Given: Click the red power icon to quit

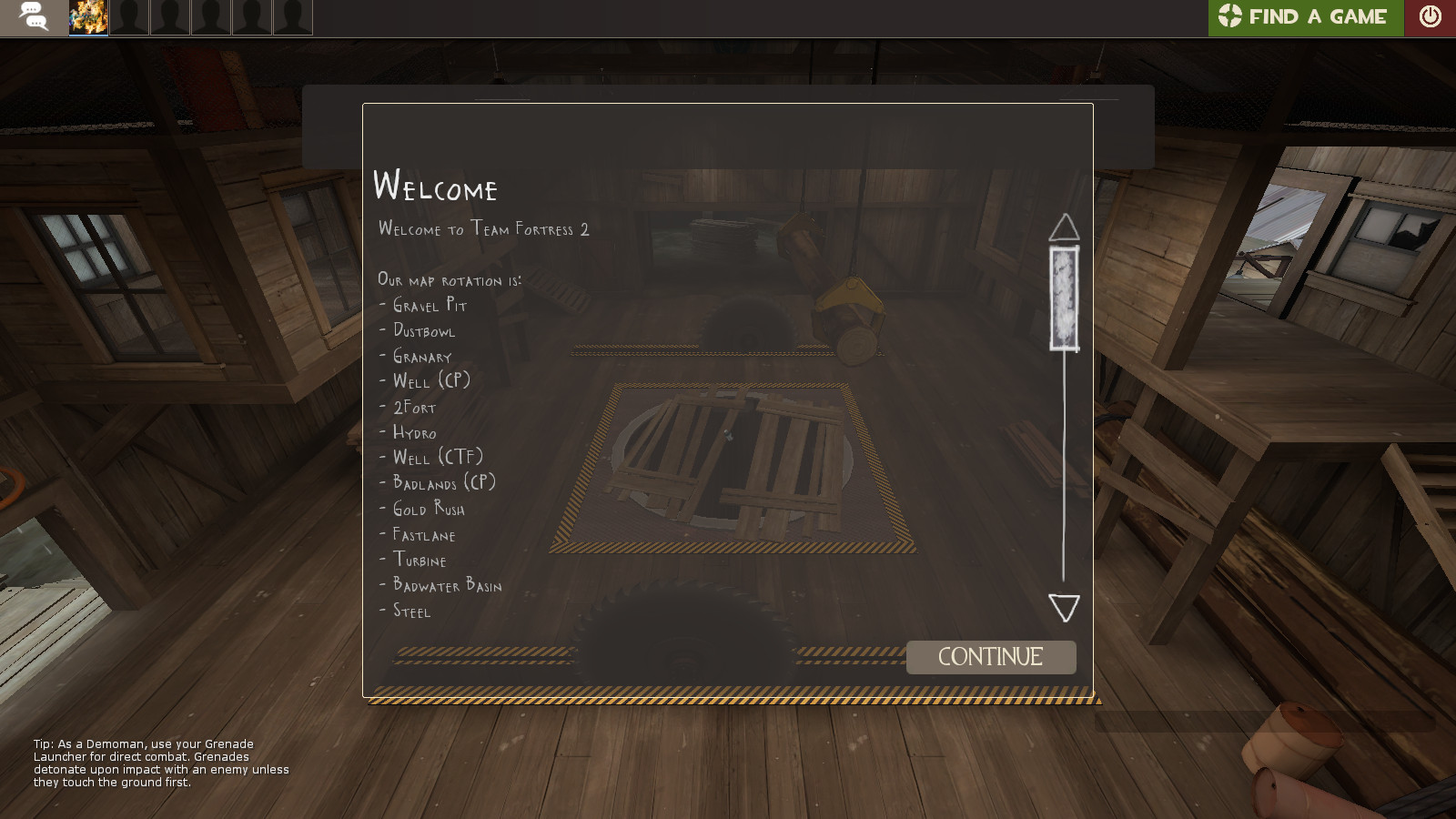Looking at the screenshot, I should click(1431, 15).
